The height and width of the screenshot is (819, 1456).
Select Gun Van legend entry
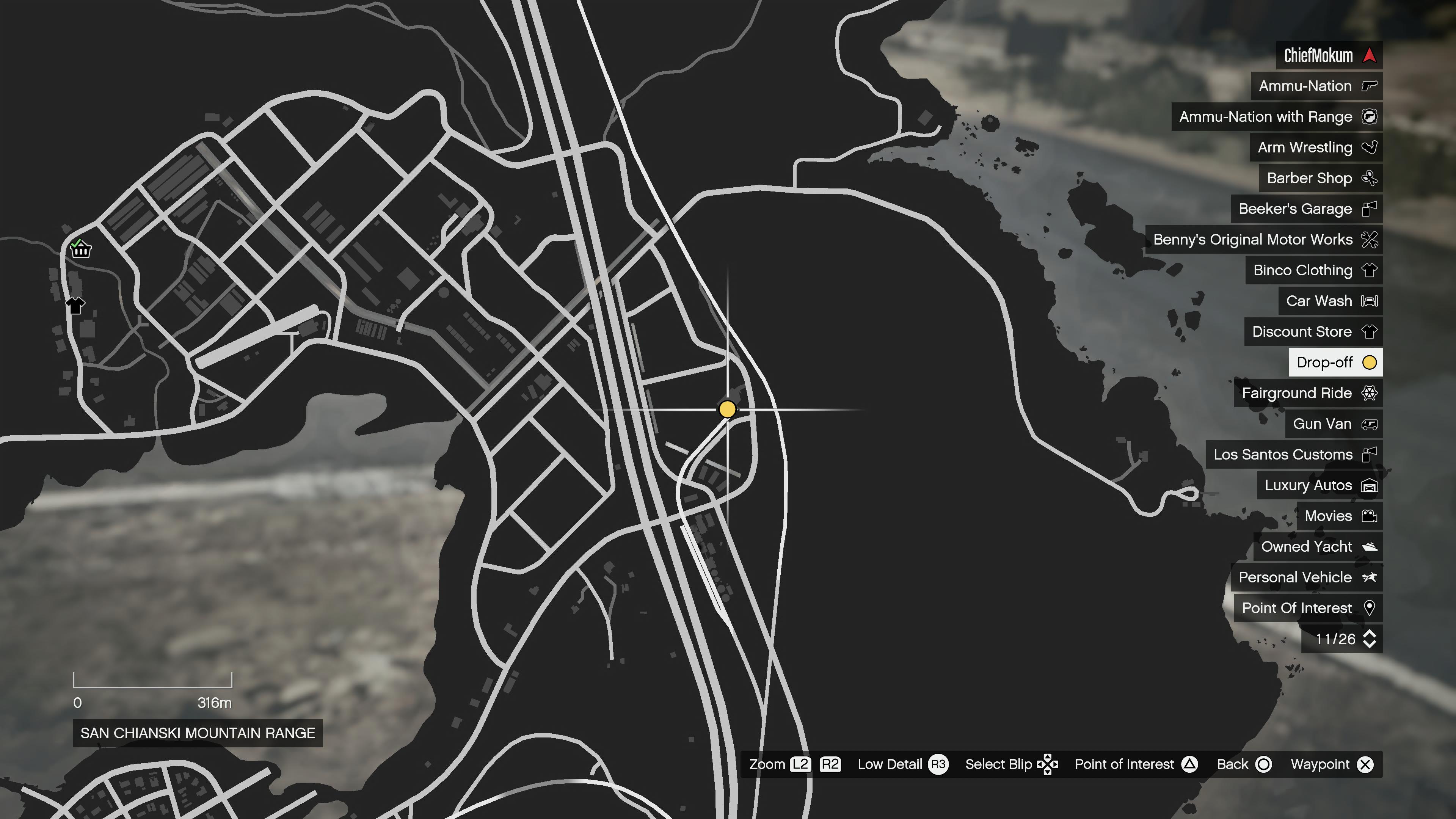pos(1334,424)
